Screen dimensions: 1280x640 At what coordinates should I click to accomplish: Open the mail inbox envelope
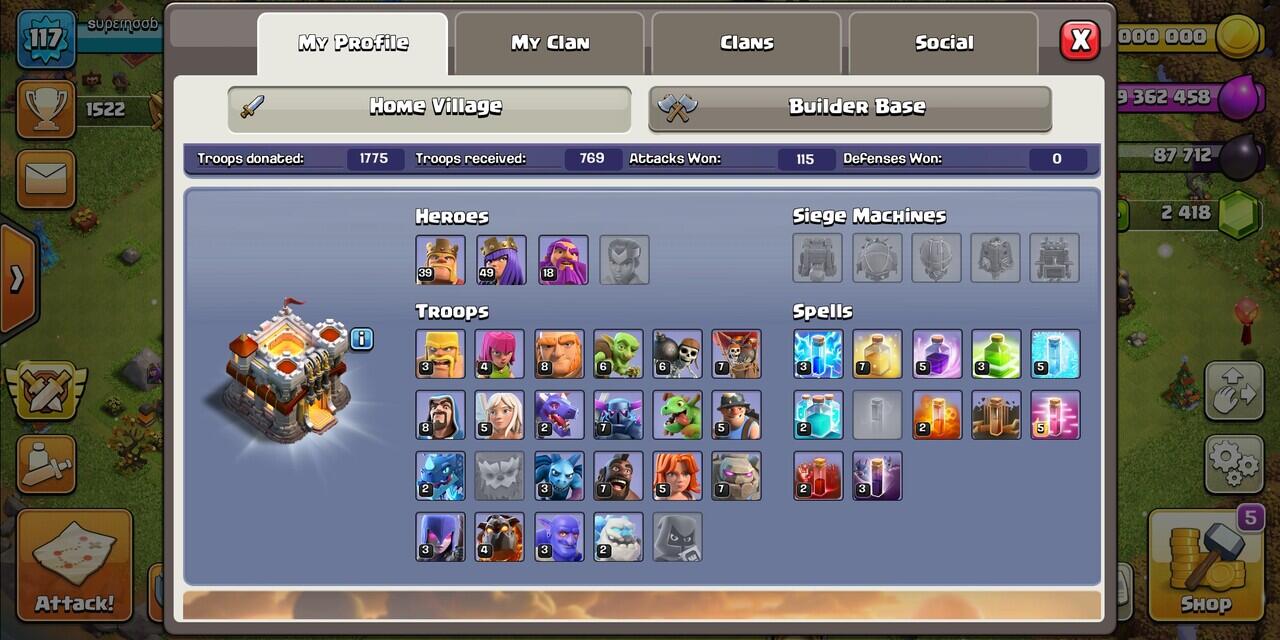[x=45, y=179]
